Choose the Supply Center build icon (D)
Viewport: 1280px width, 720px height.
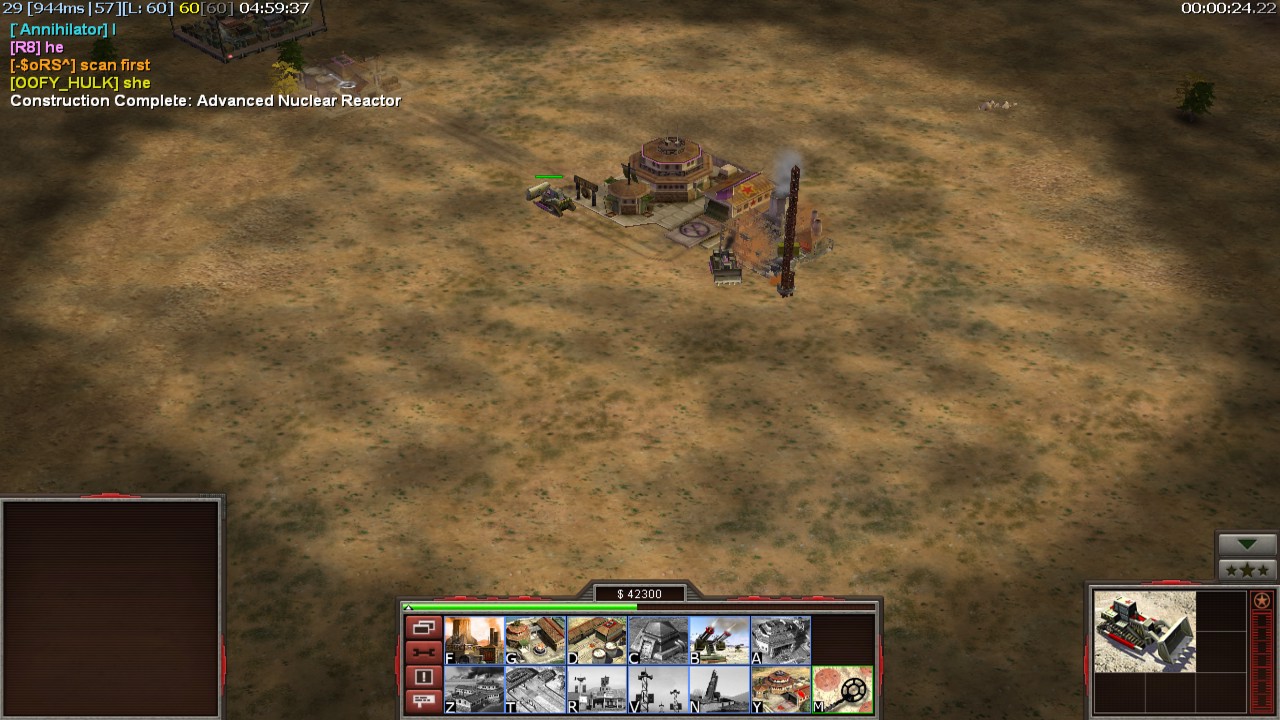(597, 640)
